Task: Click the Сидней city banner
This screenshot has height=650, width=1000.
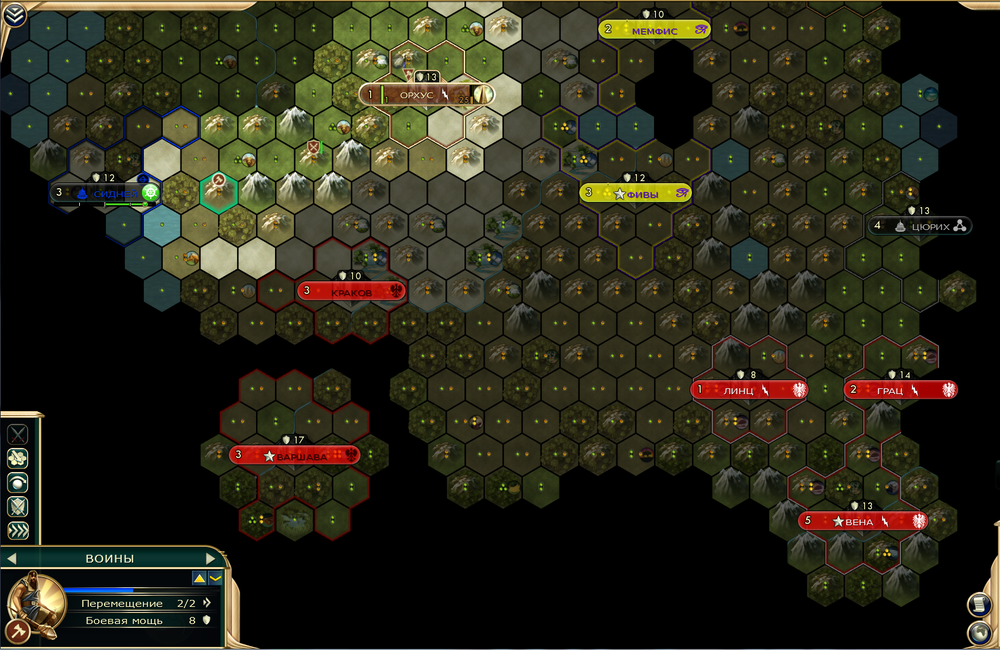Action: [x=104, y=193]
